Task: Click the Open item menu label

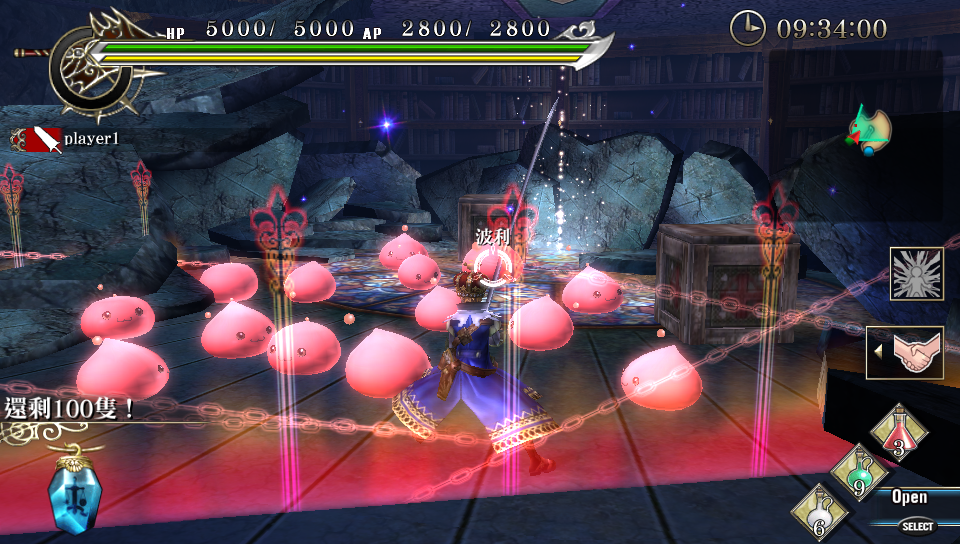Action: tap(909, 497)
